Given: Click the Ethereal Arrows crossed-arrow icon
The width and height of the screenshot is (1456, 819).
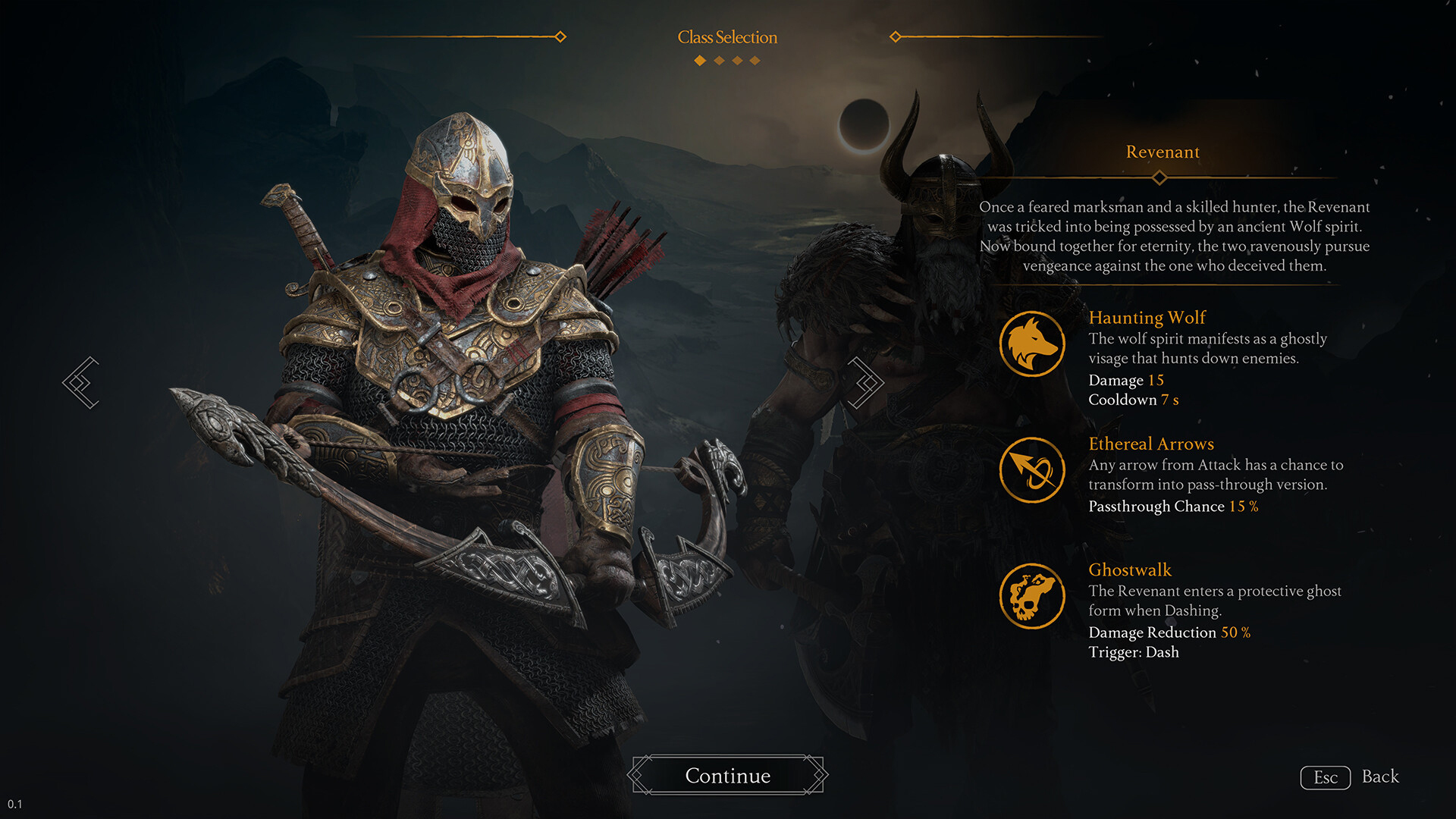Looking at the screenshot, I should [x=1034, y=470].
